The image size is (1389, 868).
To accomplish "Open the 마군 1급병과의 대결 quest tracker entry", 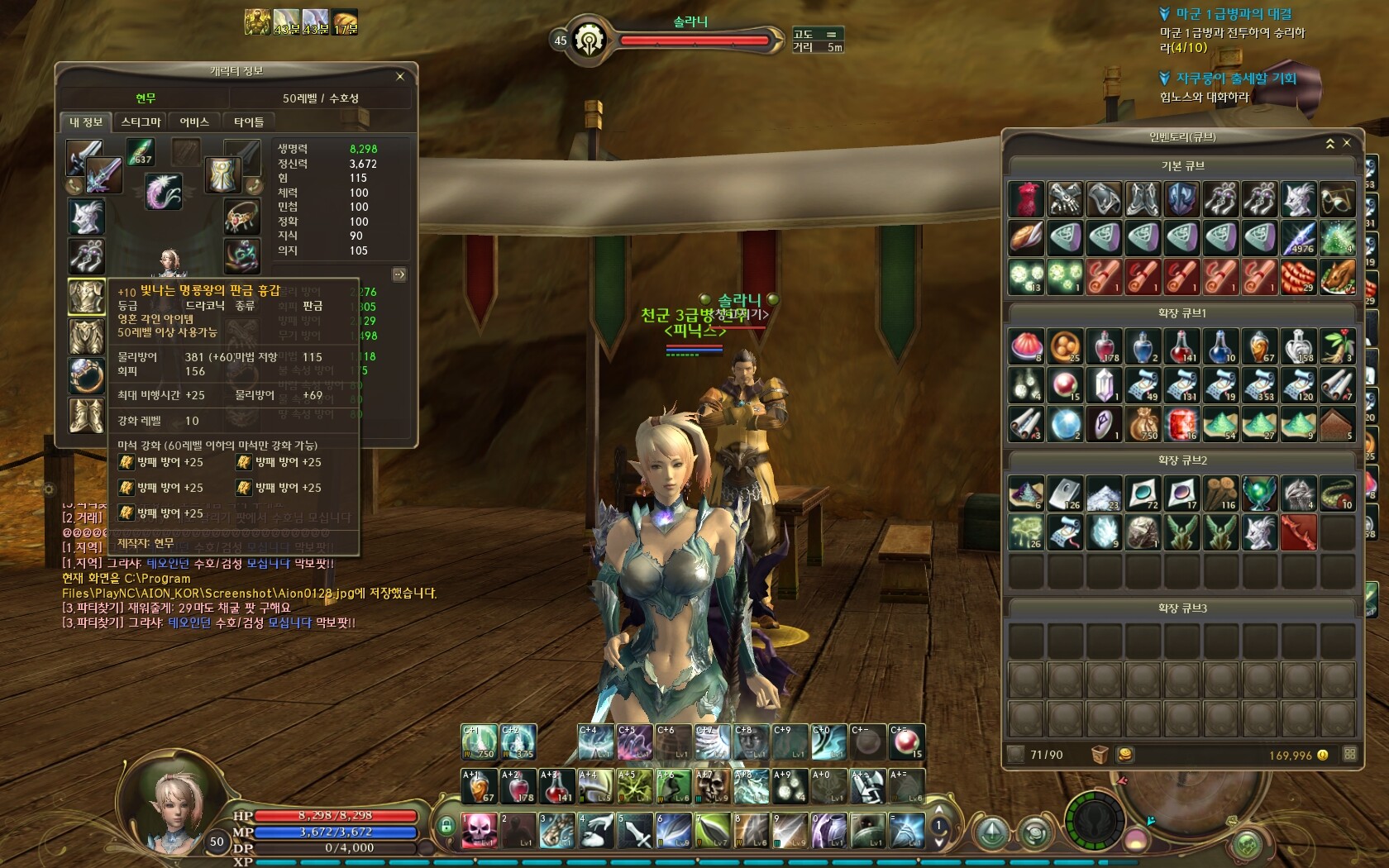I will 1233,14.
